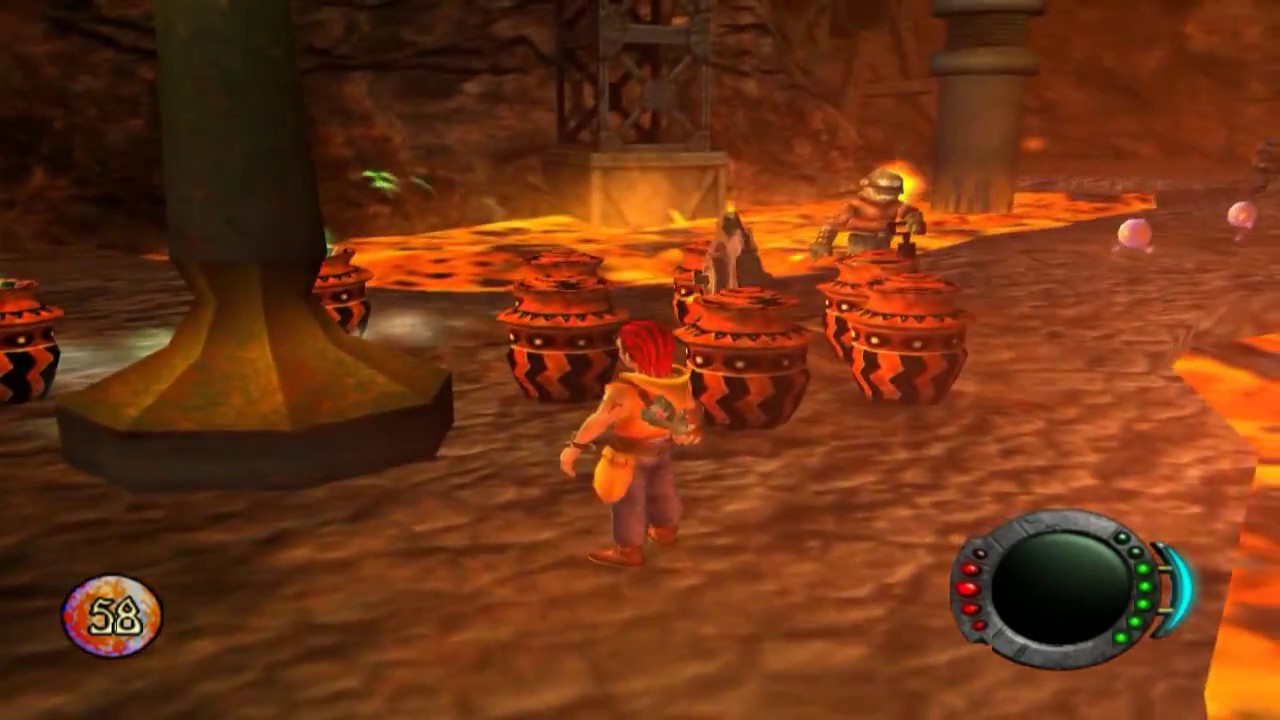Click the highest green gauge light
This screenshot has width=1280, height=720.
point(1122,536)
